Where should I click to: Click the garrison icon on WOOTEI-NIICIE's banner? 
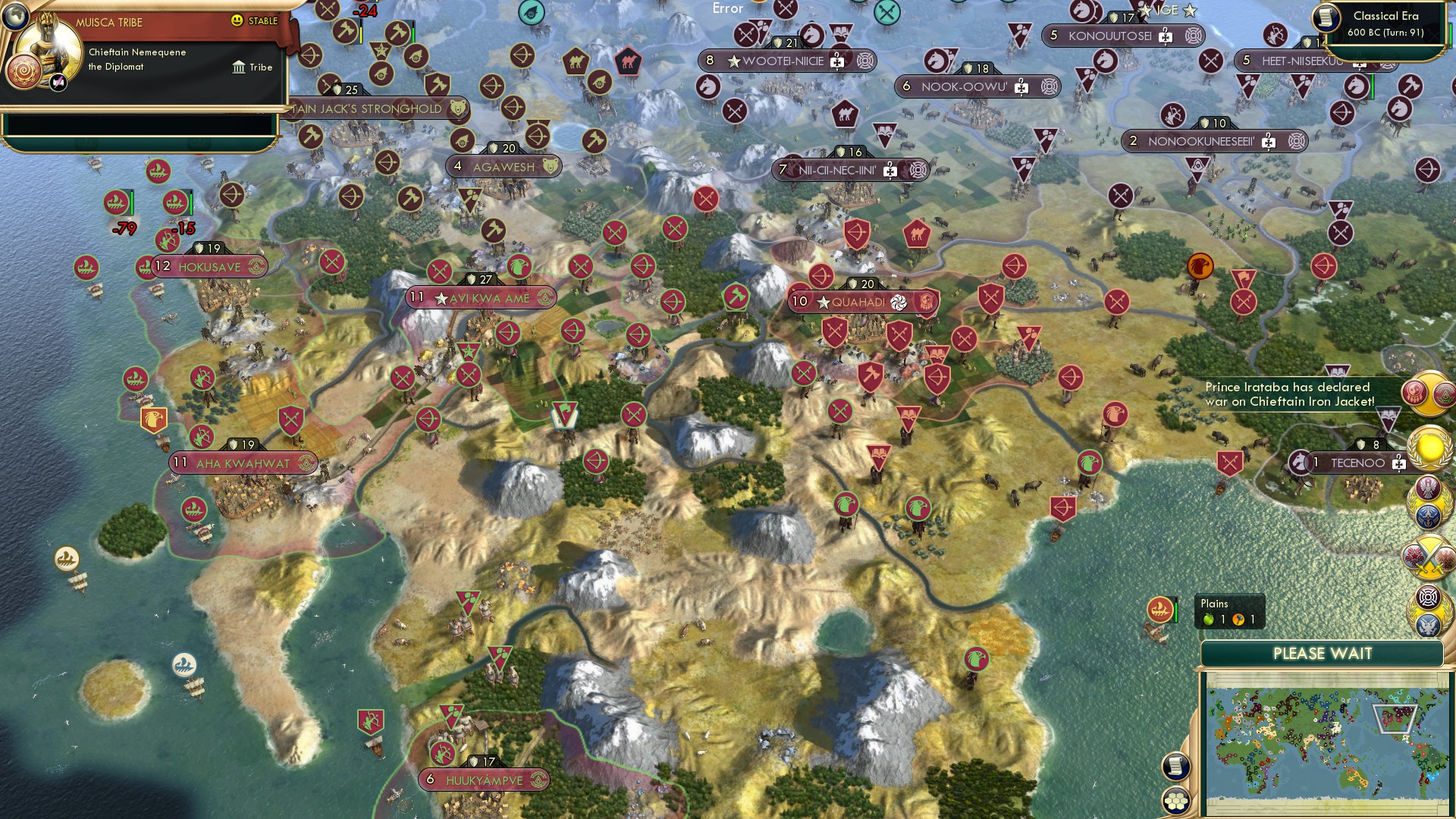pos(836,61)
